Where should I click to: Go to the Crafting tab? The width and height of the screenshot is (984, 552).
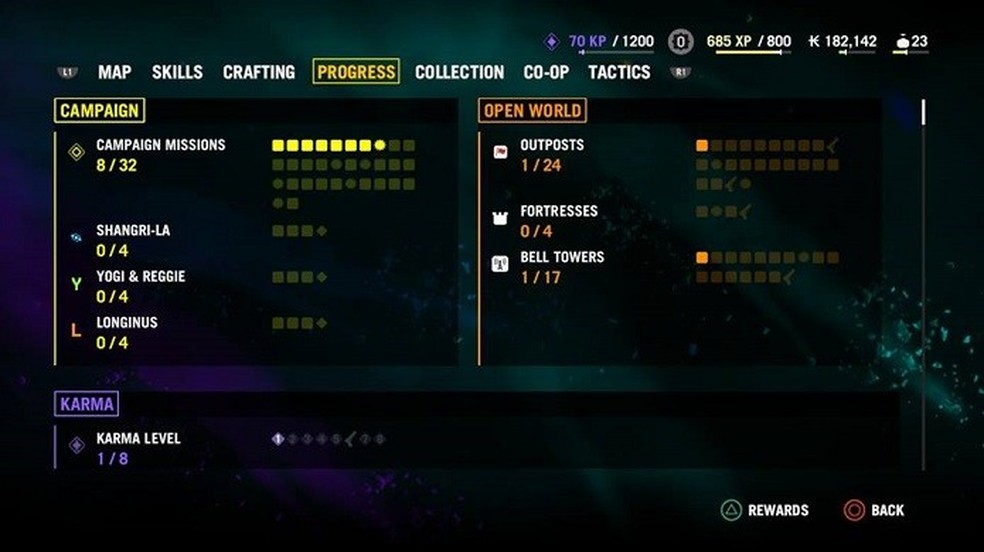[259, 72]
